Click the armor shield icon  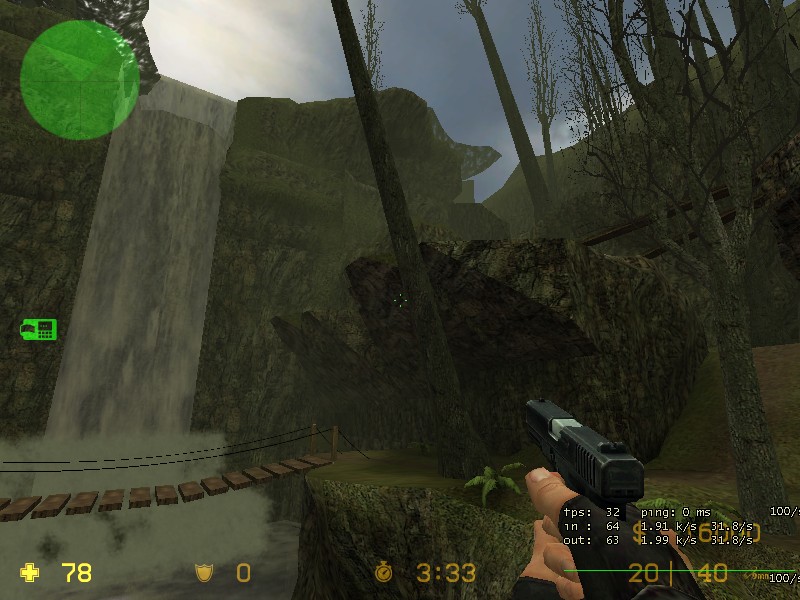(204, 573)
